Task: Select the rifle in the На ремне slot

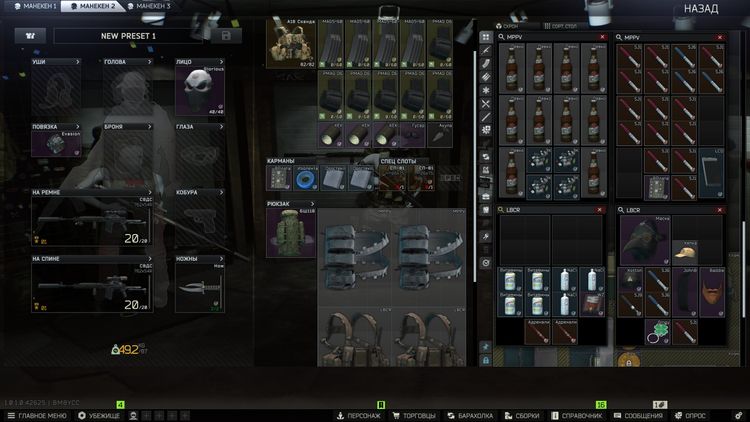Action: (x=90, y=219)
